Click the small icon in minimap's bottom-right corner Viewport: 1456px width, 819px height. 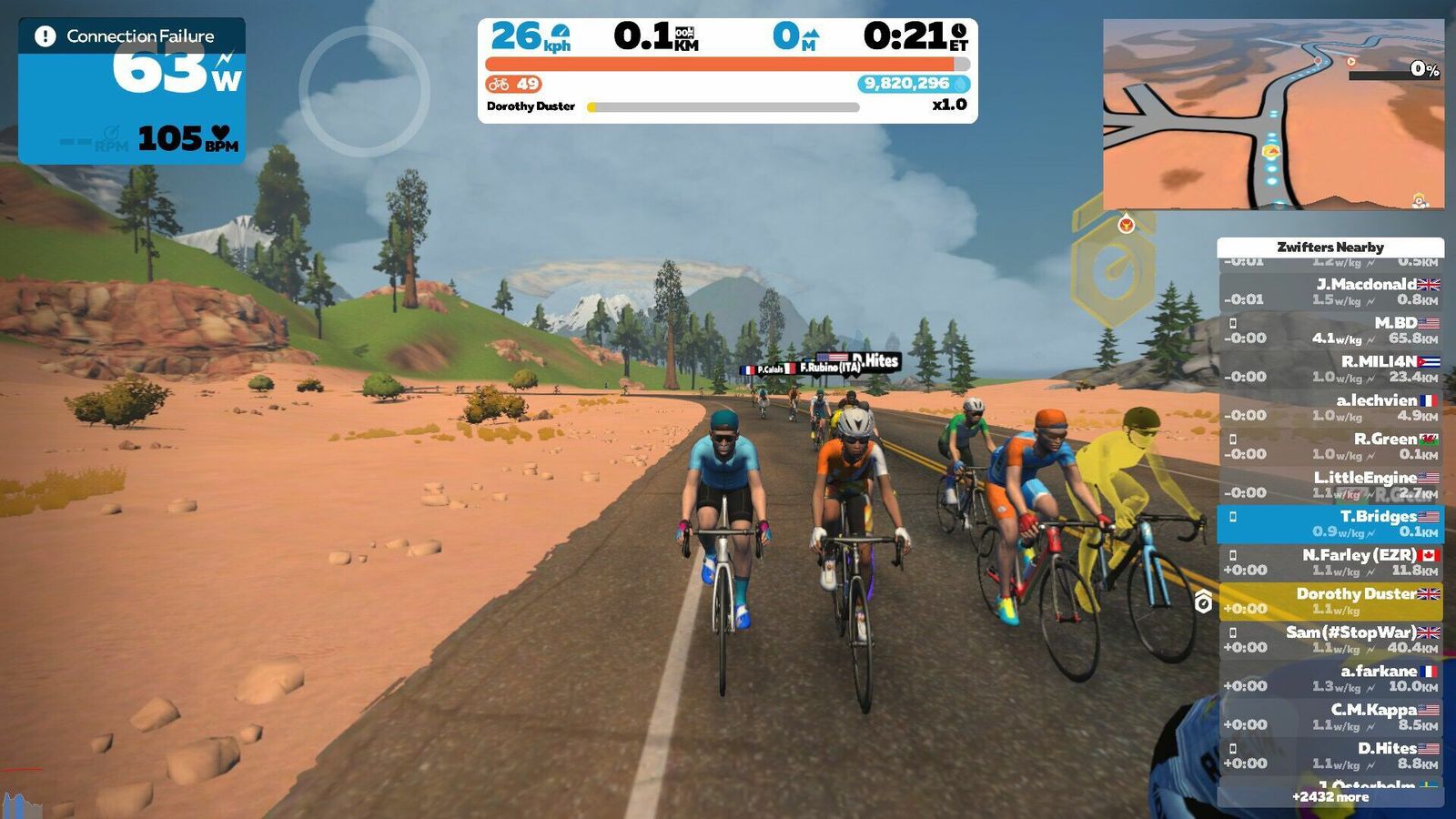(x=1420, y=199)
